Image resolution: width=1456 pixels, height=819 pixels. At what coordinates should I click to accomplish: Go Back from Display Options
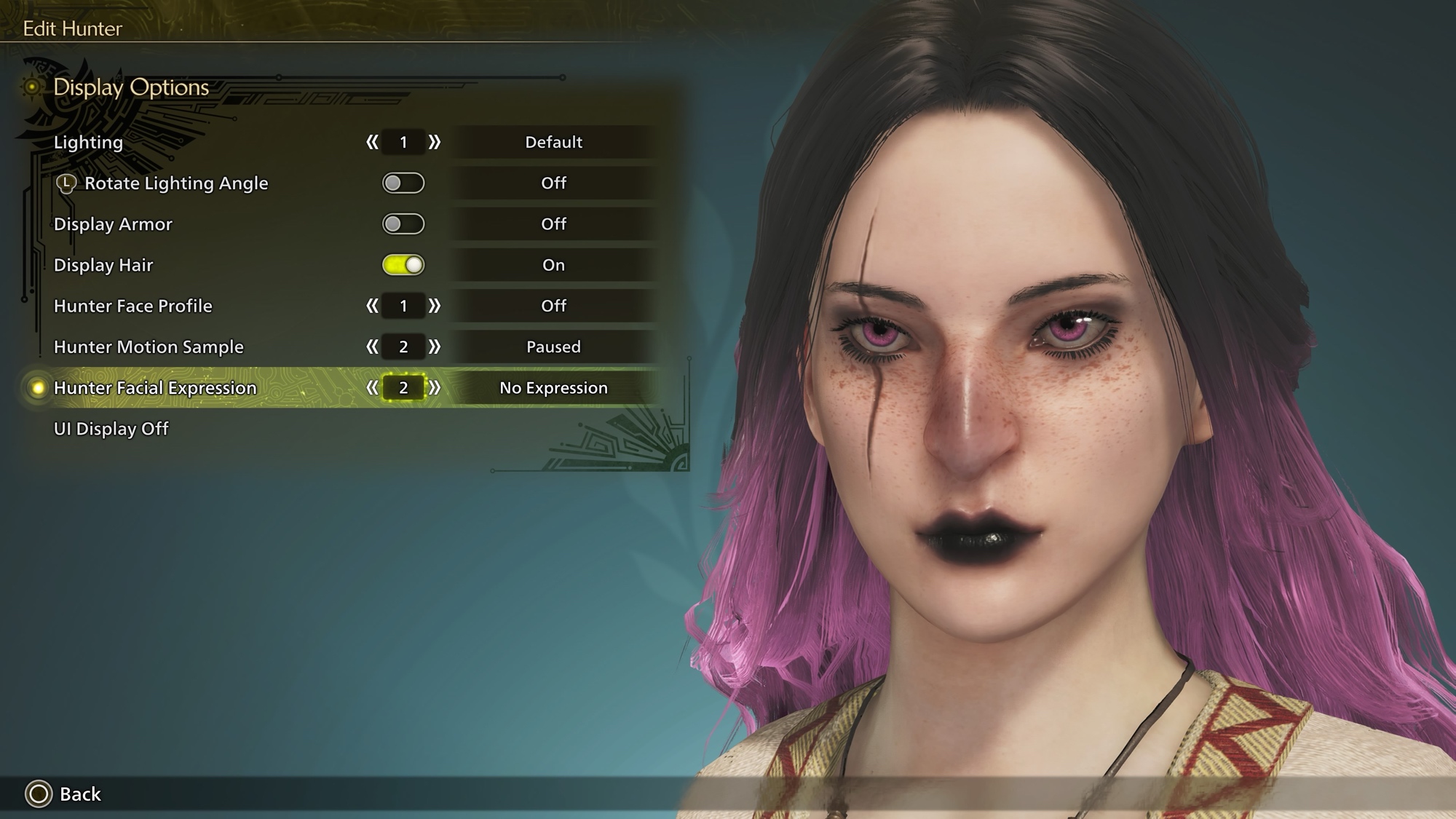click(x=64, y=794)
